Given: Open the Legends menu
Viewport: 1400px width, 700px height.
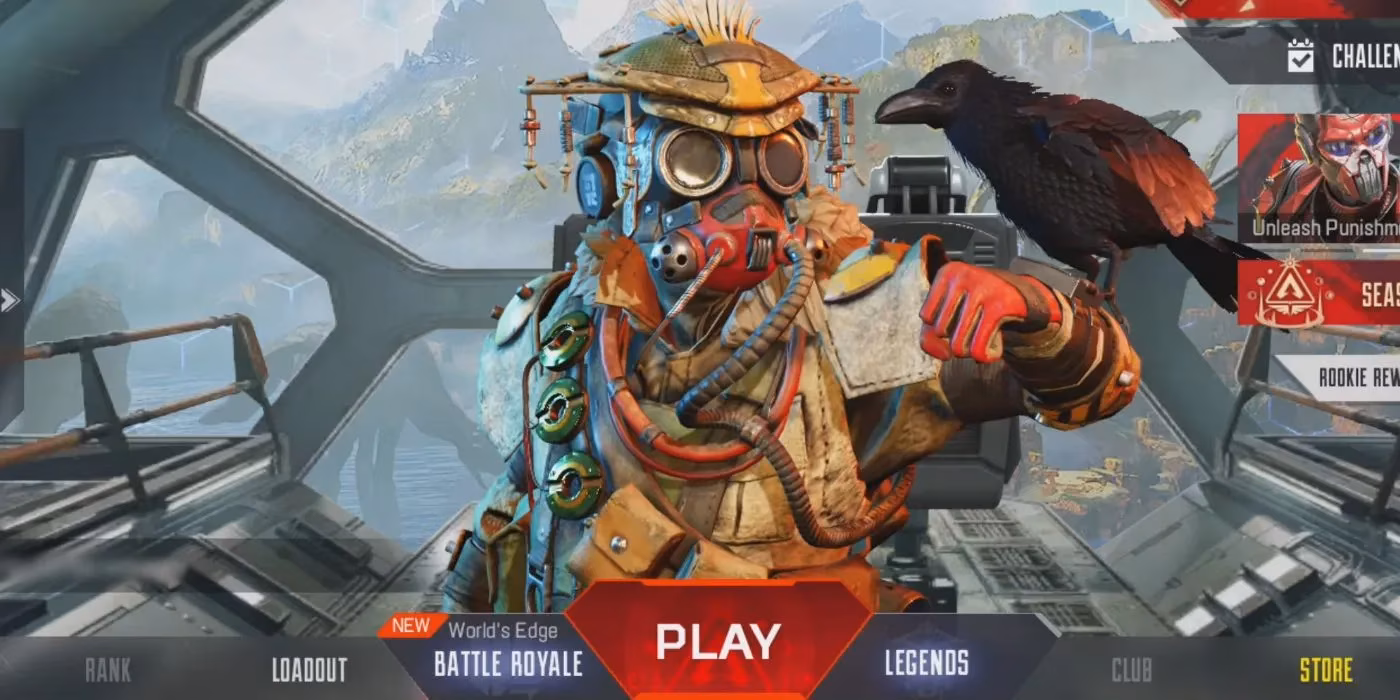Looking at the screenshot, I should 926,663.
